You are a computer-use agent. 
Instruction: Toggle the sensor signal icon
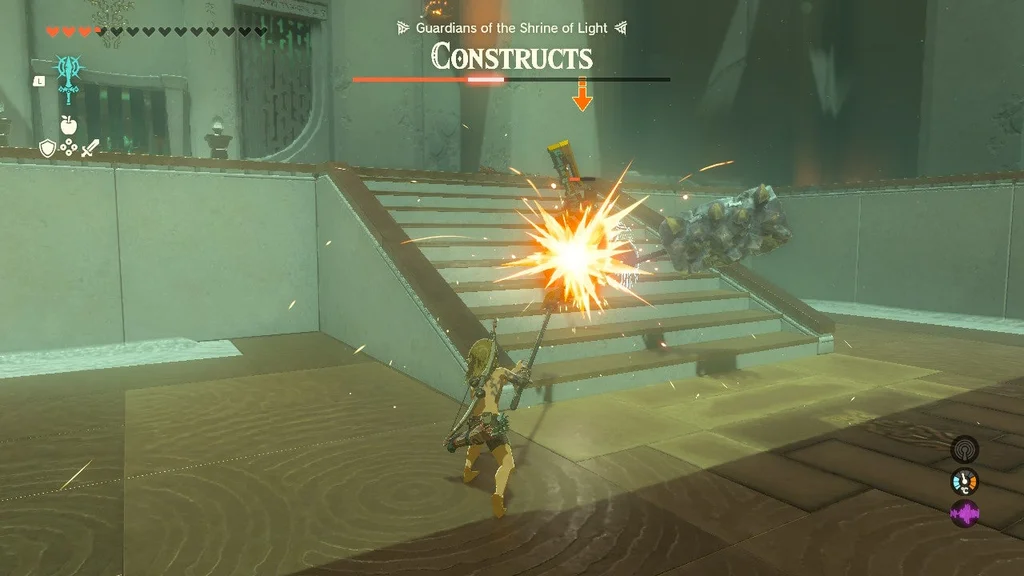pyautogui.click(x=964, y=449)
